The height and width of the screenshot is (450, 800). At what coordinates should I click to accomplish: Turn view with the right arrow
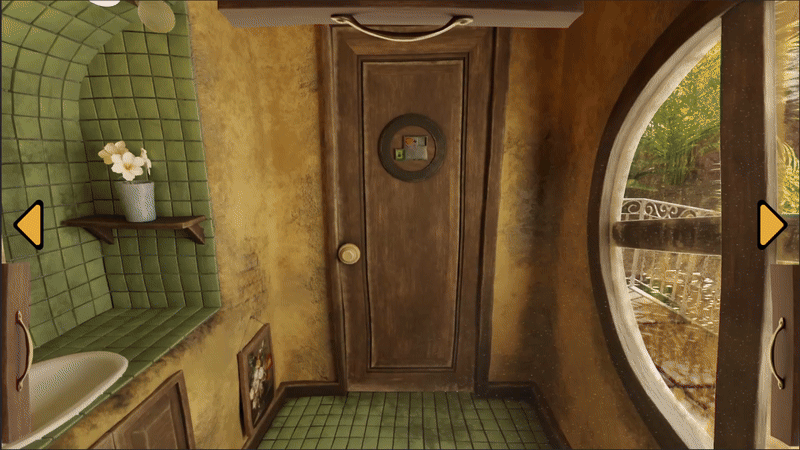(x=771, y=224)
